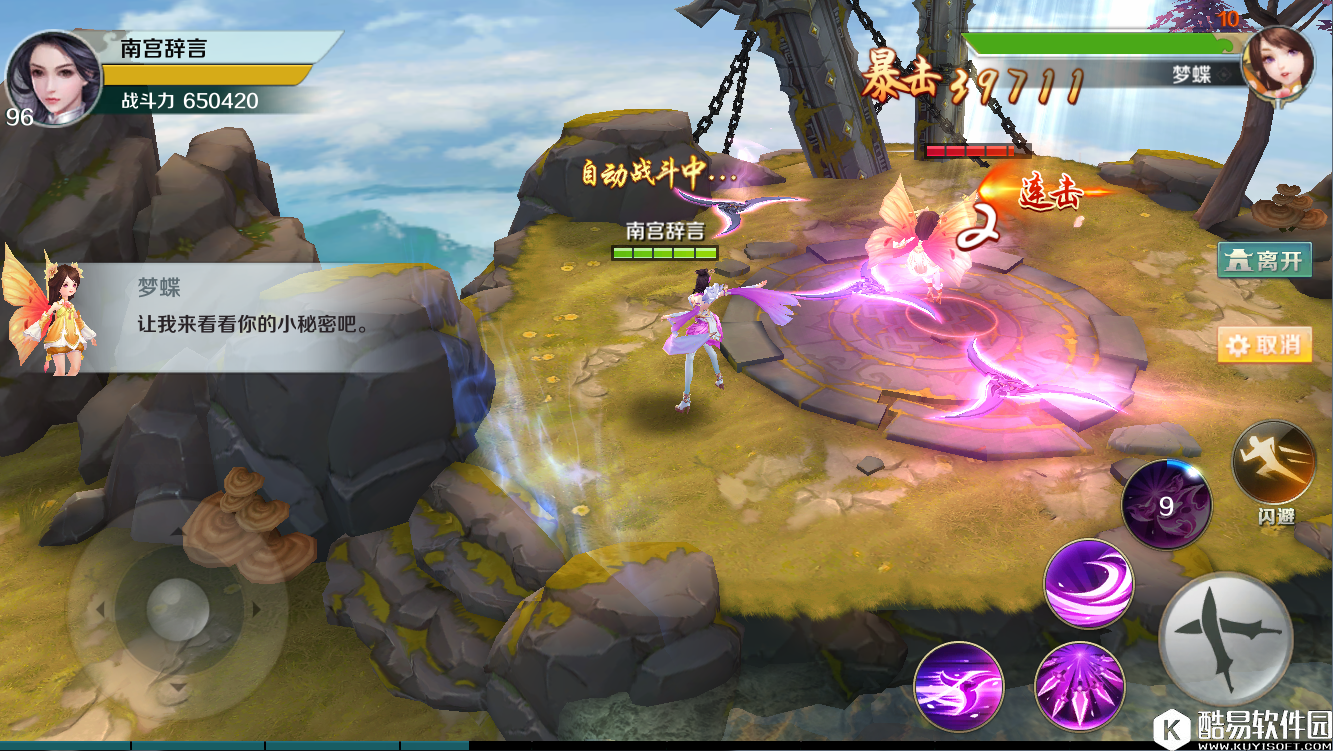
Task: Activate the purple spike burst skill
Action: [x=1079, y=686]
